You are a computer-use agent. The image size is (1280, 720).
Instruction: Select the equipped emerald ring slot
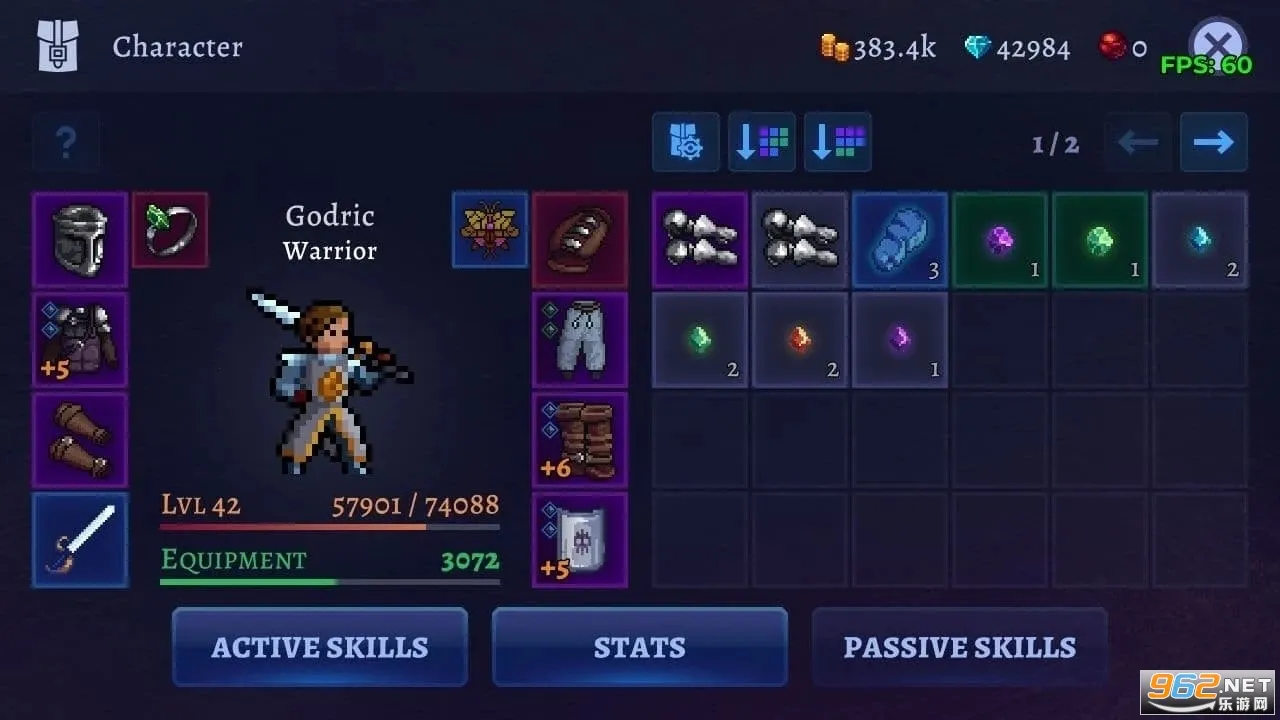pos(170,230)
